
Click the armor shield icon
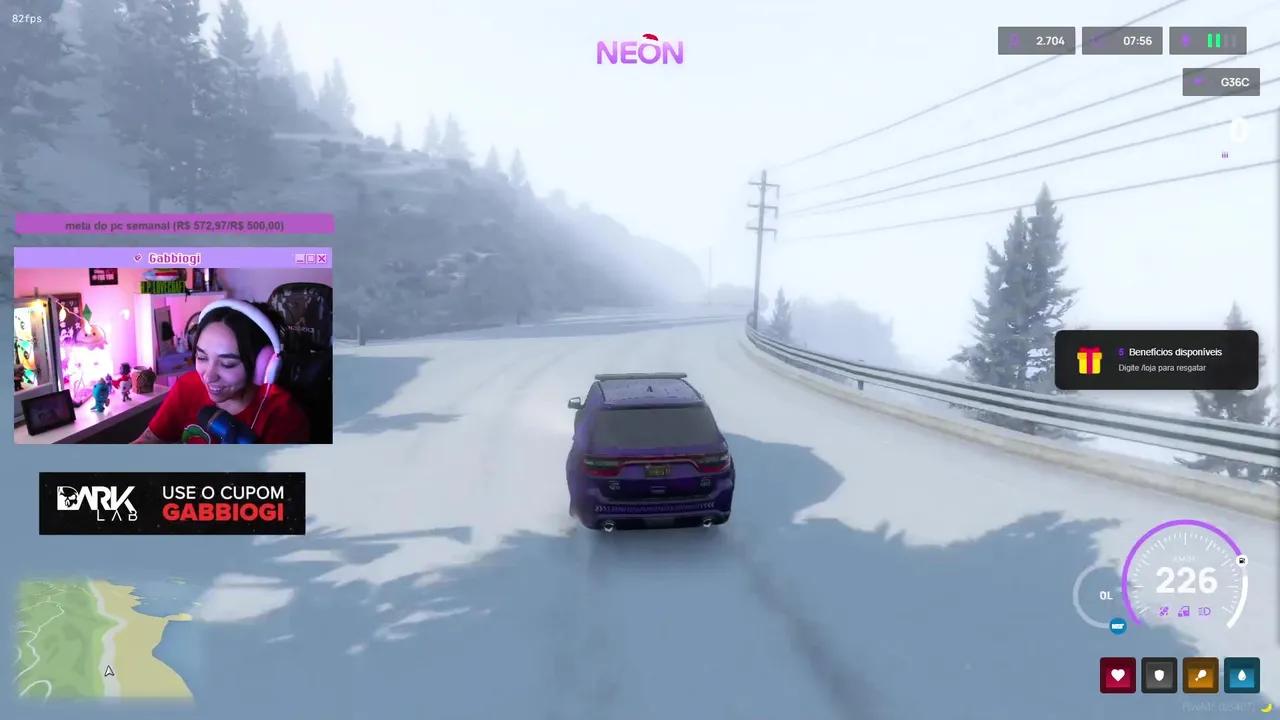coord(1159,675)
